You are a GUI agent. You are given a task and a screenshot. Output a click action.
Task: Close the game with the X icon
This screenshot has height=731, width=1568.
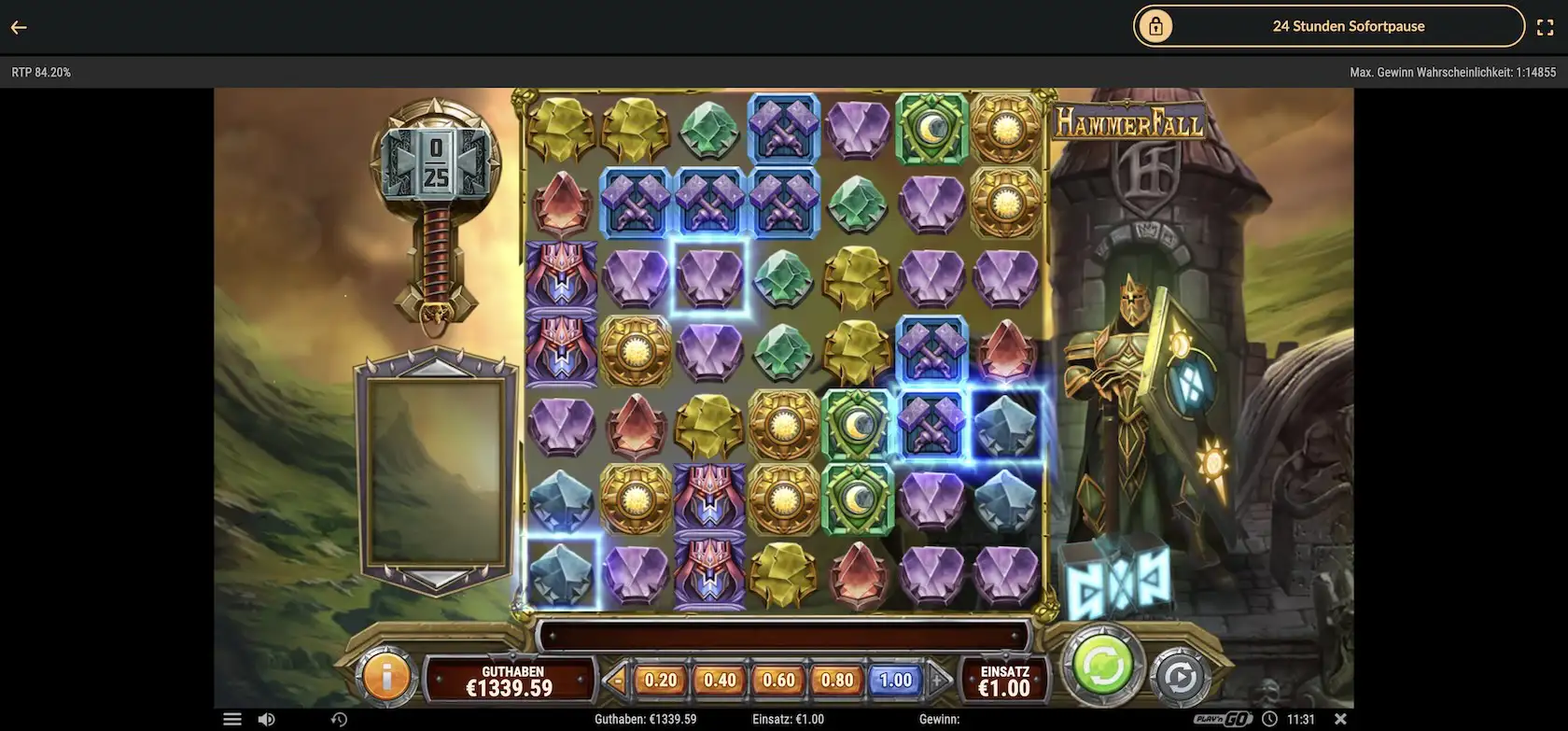[x=1340, y=720]
